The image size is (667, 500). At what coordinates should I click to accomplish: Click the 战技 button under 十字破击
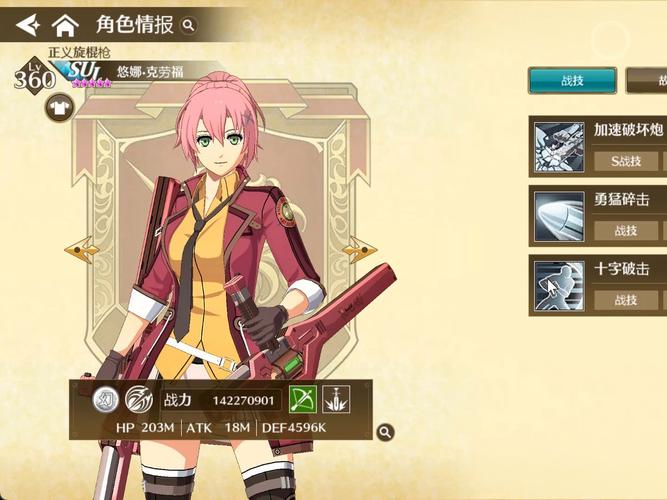[x=626, y=299]
